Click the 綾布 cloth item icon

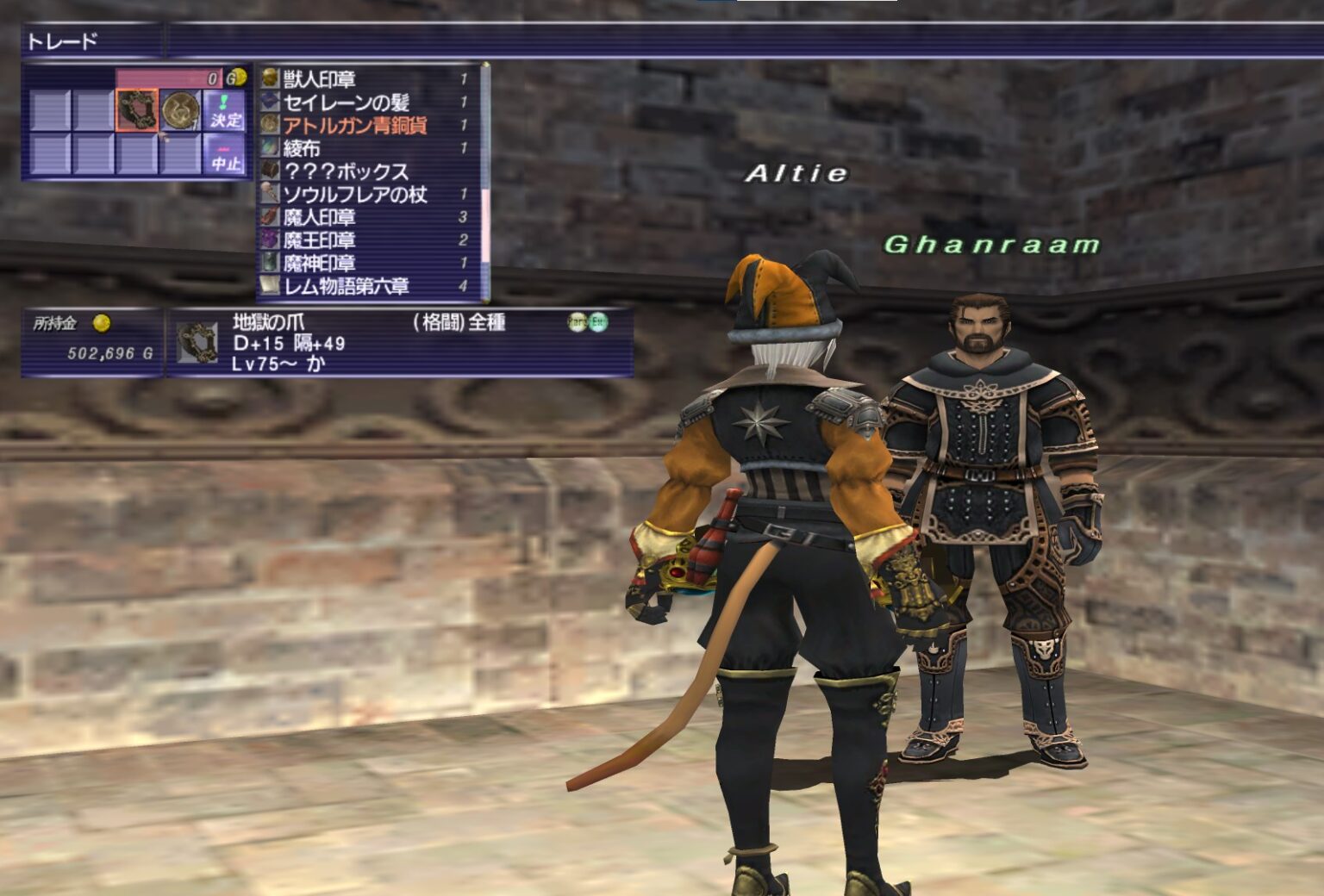pos(269,148)
